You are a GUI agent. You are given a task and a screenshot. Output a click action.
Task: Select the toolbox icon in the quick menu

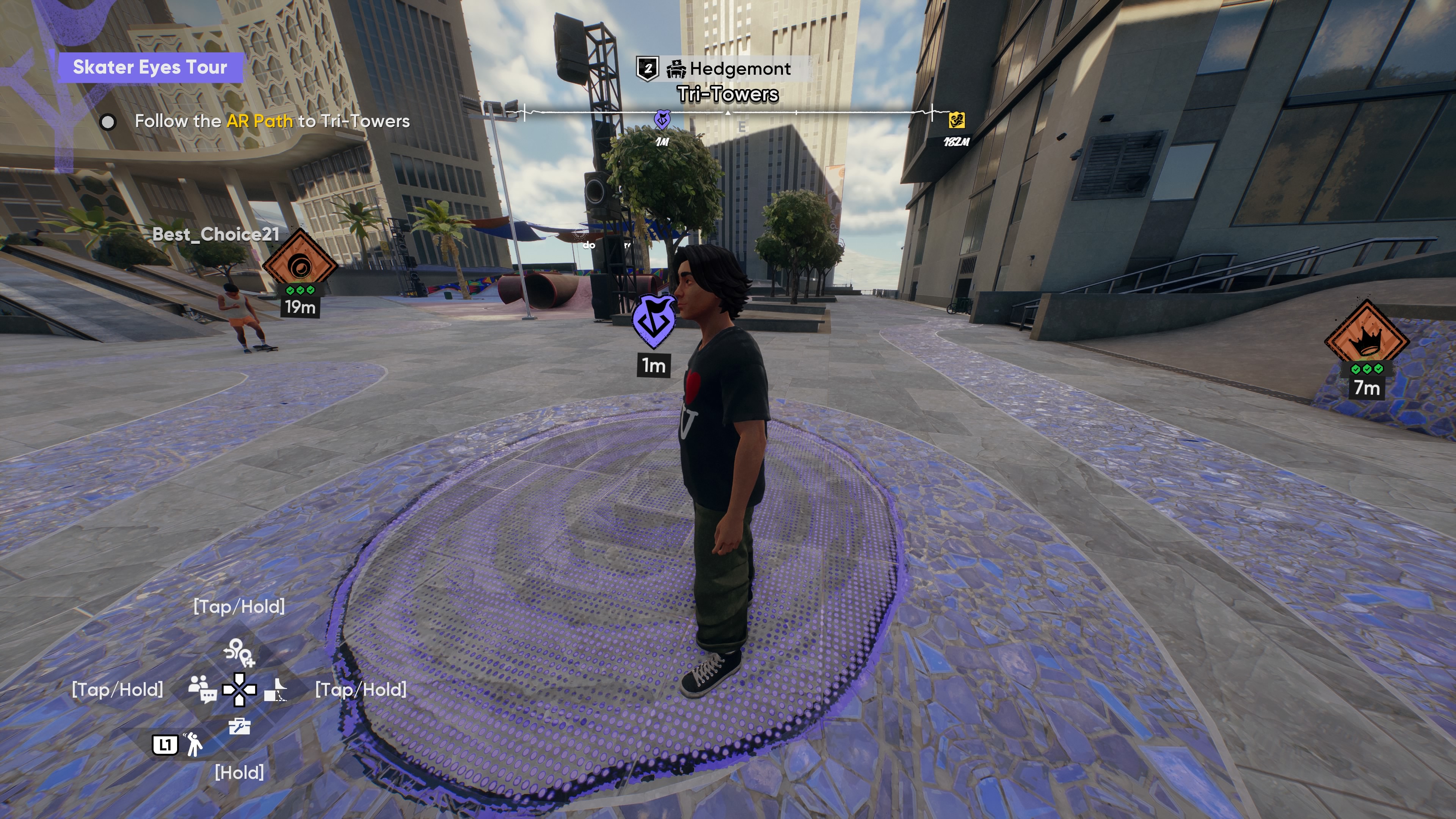239,726
